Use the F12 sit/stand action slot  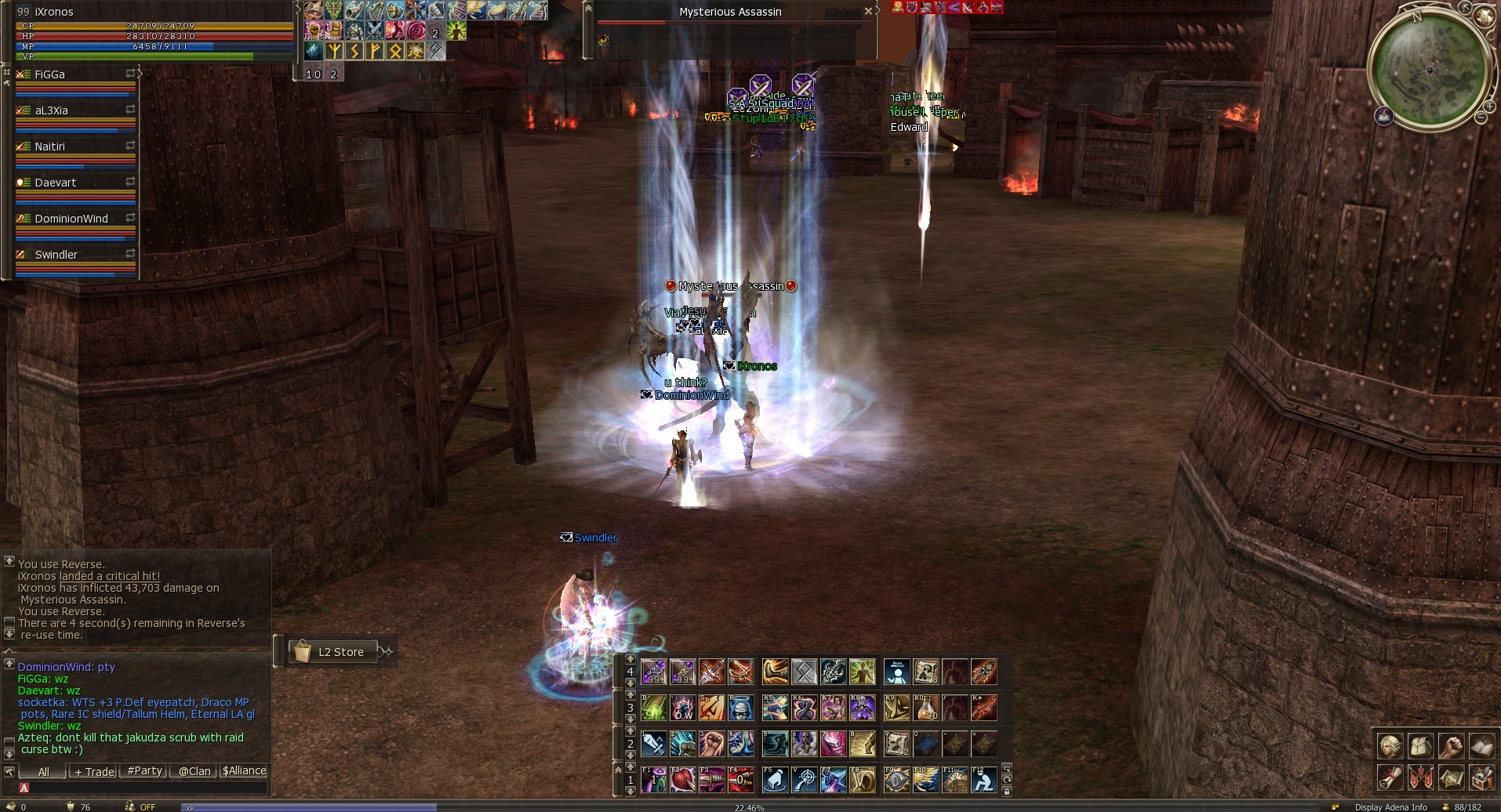click(983, 780)
